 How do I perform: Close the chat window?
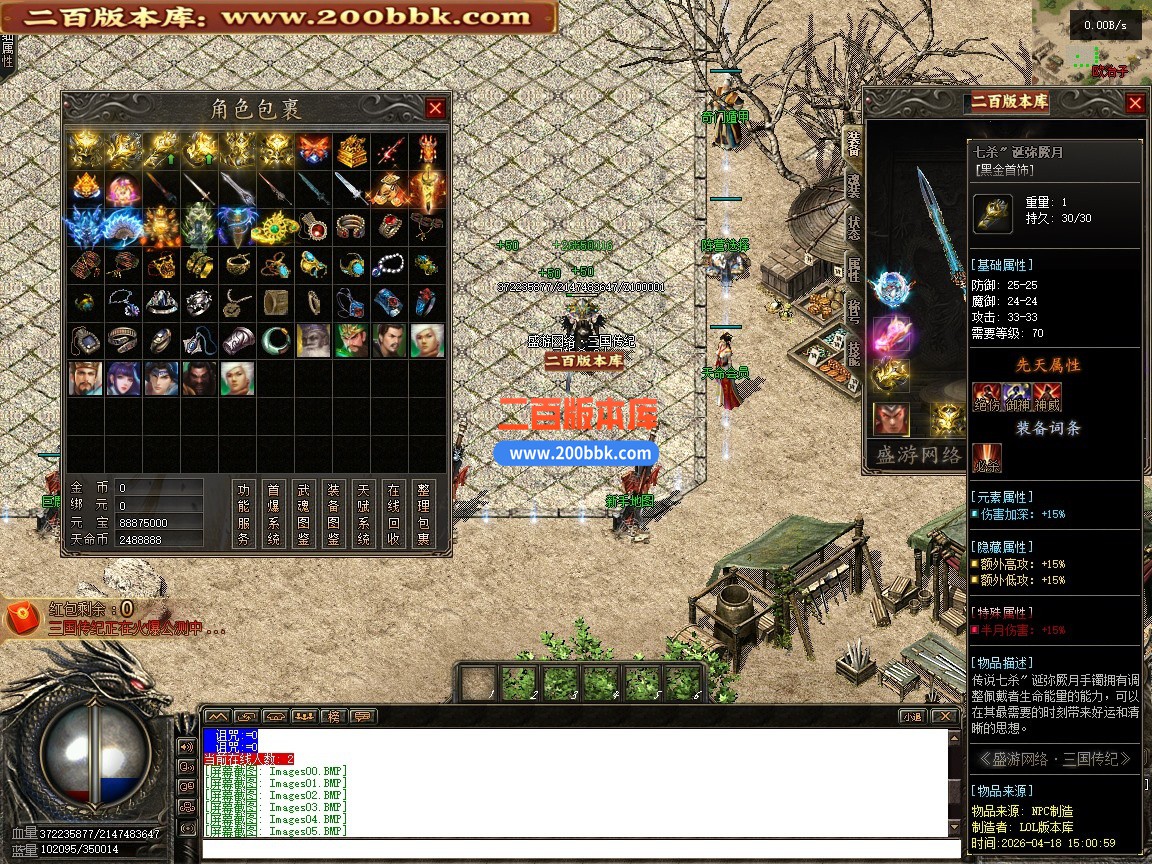tap(943, 716)
